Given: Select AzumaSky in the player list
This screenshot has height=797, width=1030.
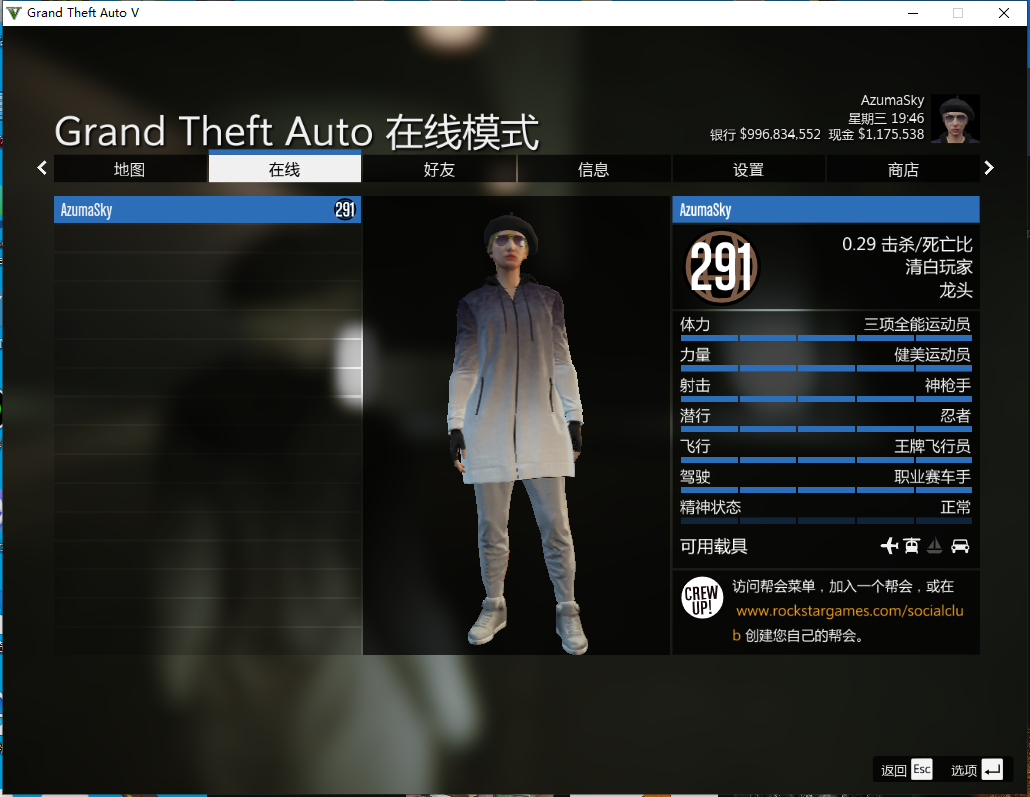Looking at the screenshot, I should coord(207,210).
